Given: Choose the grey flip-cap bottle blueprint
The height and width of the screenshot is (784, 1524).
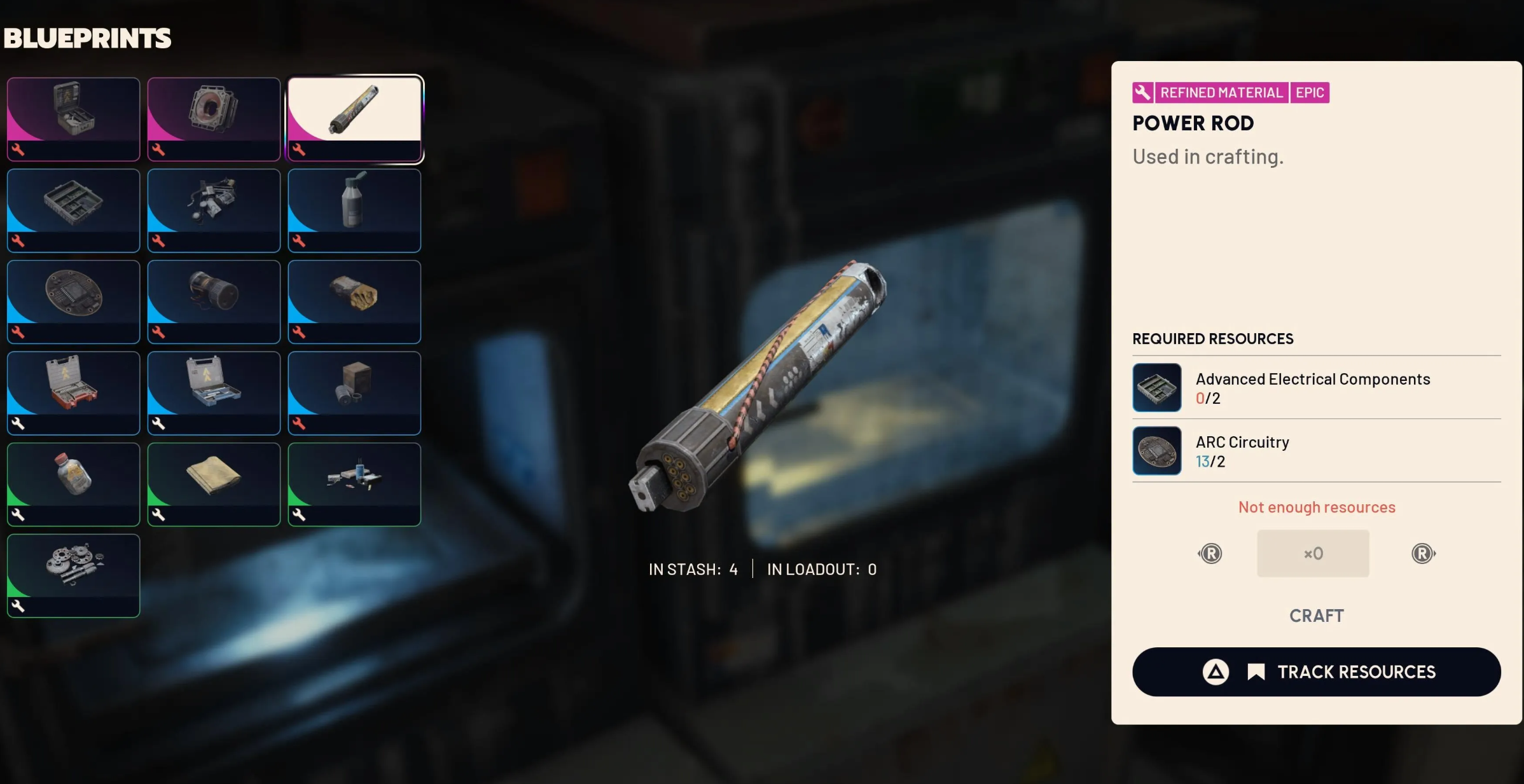Looking at the screenshot, I should point(354,210).
